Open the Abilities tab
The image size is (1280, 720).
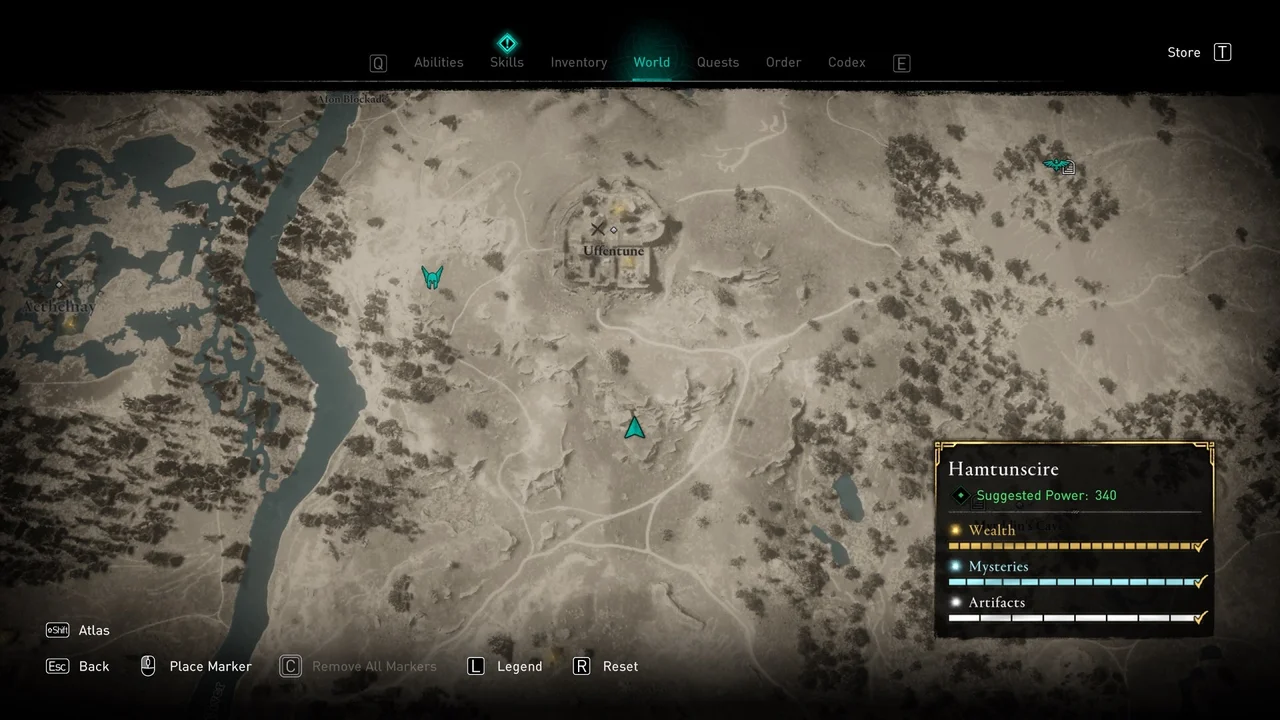pos(438,62)
